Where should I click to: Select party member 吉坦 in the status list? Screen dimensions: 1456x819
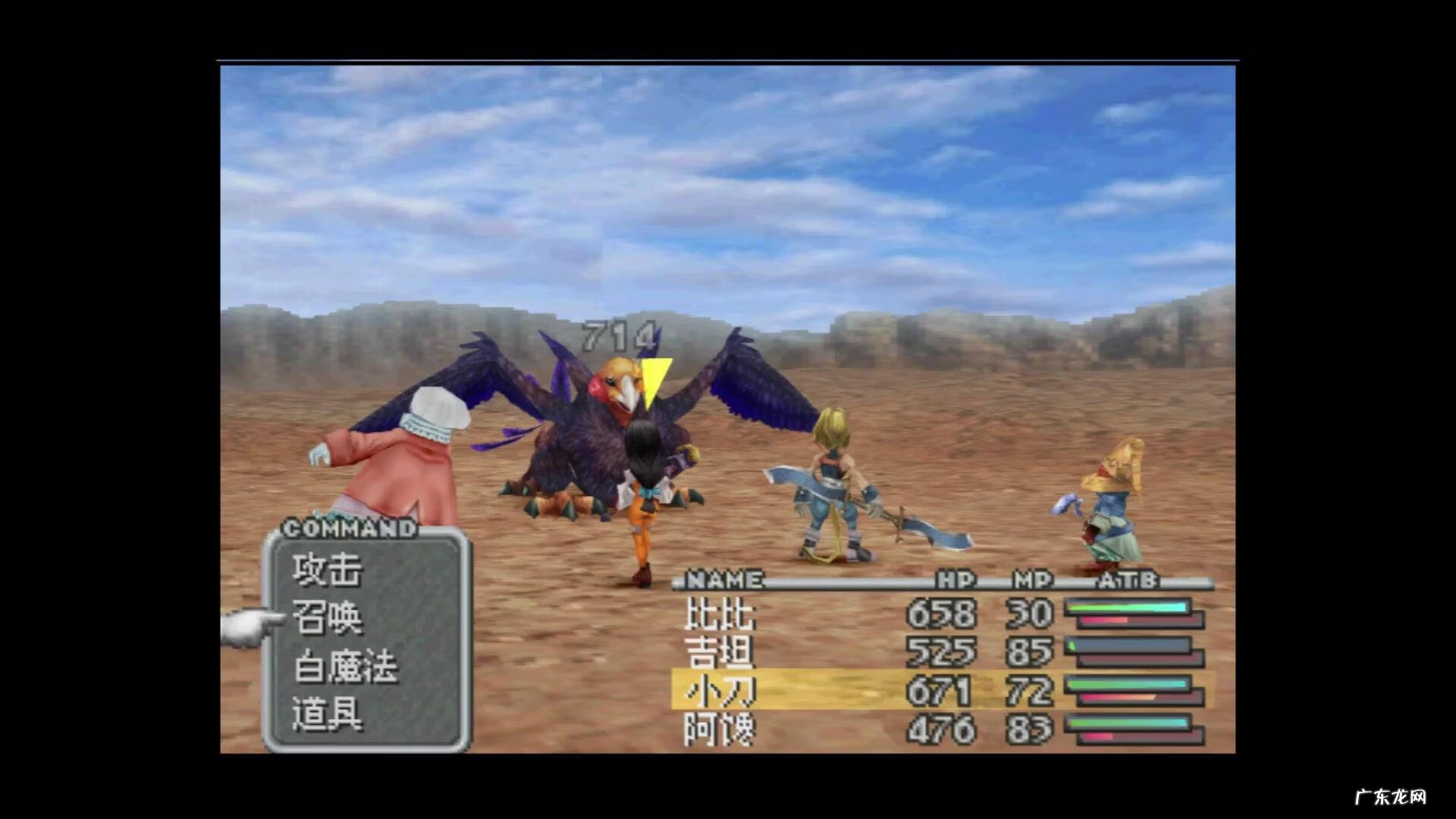pos(720,652)
